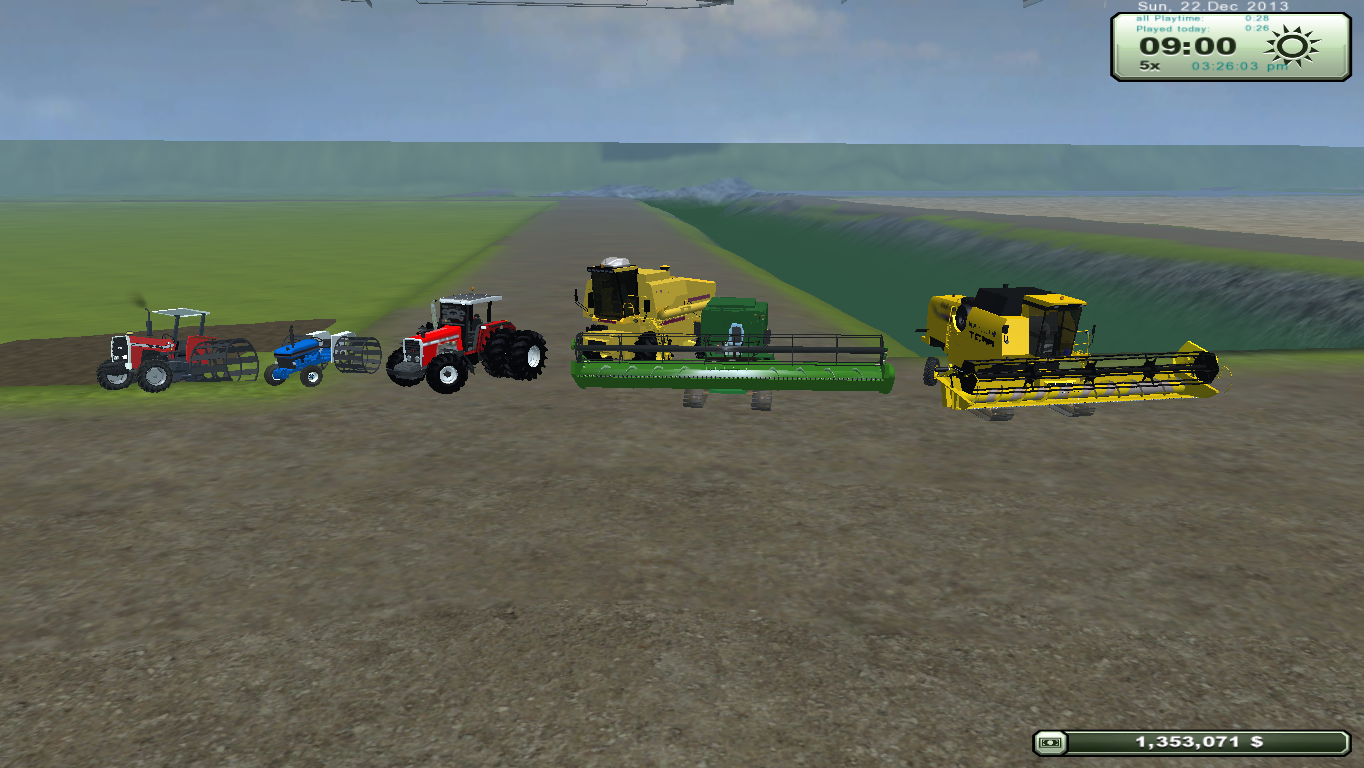Screen dimensions: 1364x768
Task: Click the money bill icon in the balance bar
Action: click(1052, 743)
